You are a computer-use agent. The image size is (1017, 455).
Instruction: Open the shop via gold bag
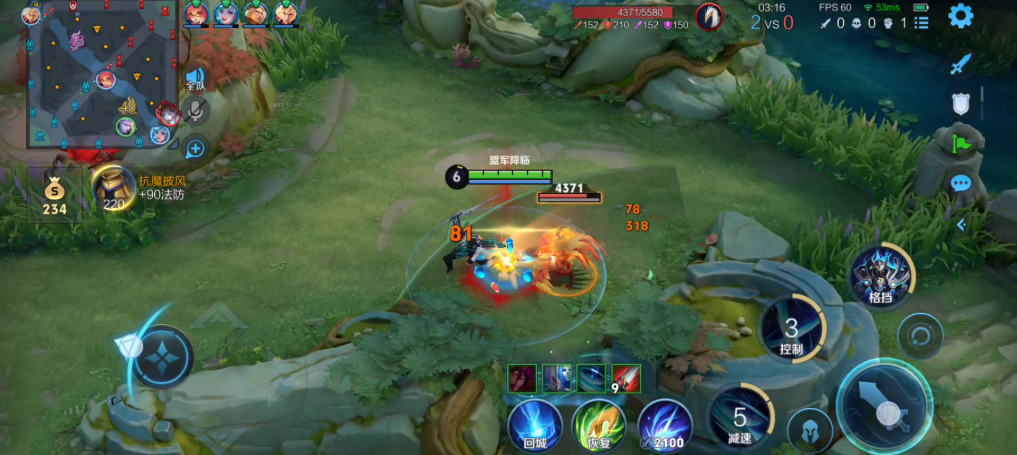[x=54, y=193]
